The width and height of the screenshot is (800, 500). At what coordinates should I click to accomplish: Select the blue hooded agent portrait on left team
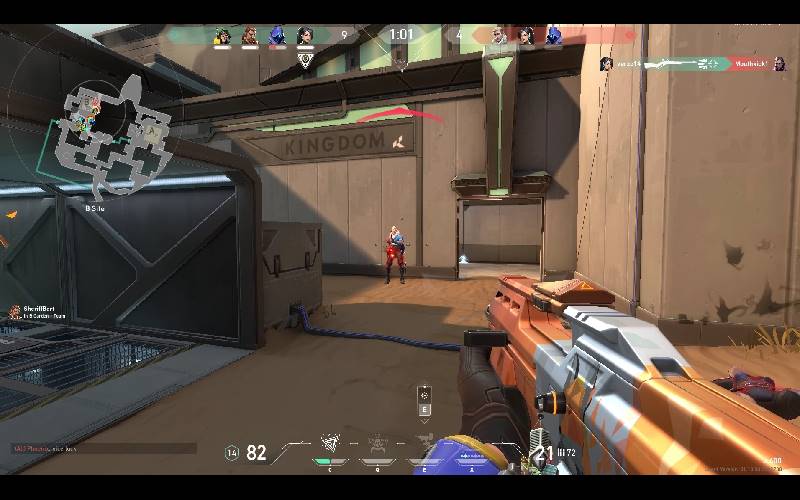pyautogui.click(x=277, y=37)
